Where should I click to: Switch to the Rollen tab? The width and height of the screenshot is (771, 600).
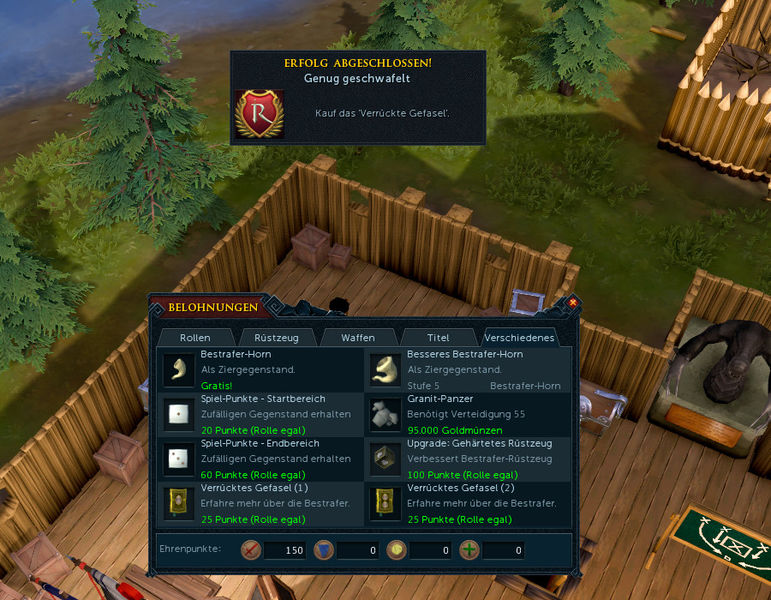click(x=195, y=338)
